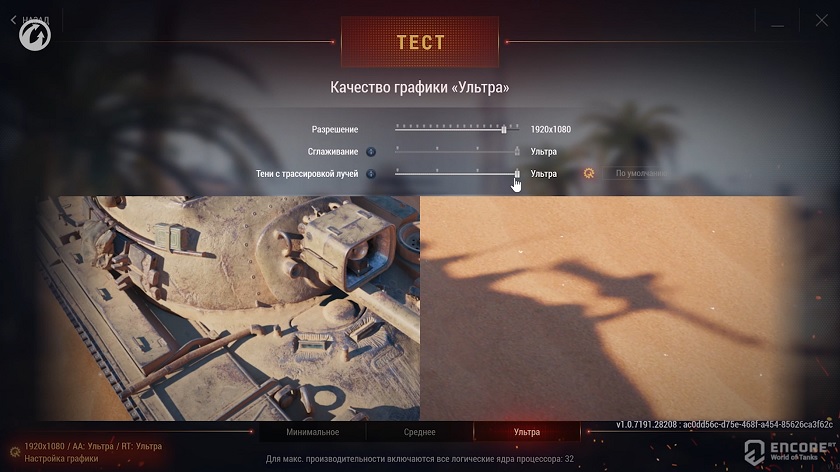Choose the Ультра quality preset tab
The width and height of the screenshot is (840, 472).
coord(527,432)
